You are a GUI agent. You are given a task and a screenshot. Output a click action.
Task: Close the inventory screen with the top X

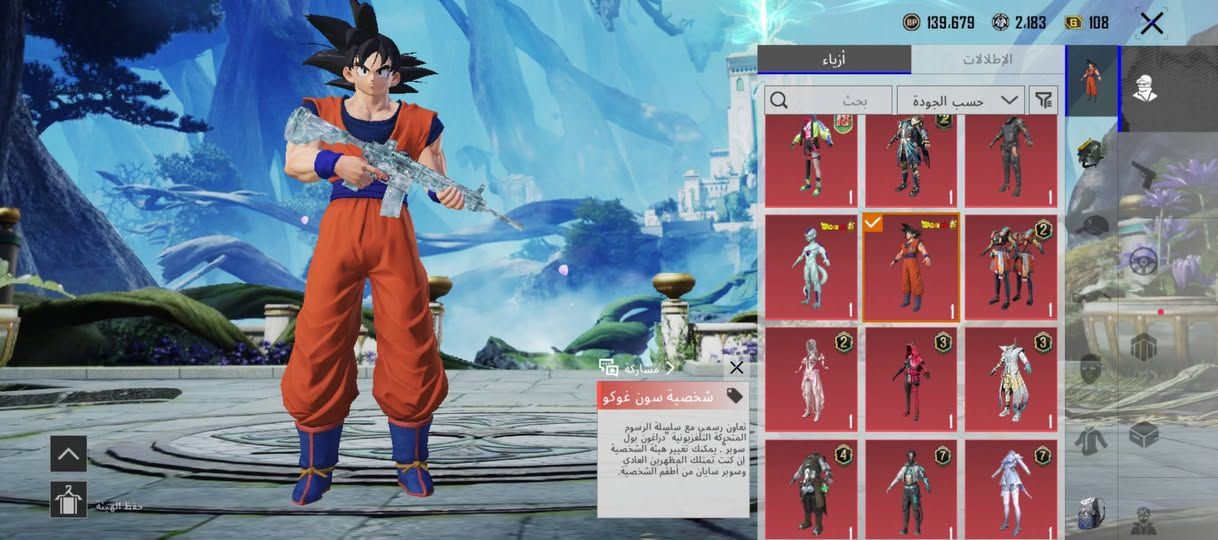(1151, 24)
